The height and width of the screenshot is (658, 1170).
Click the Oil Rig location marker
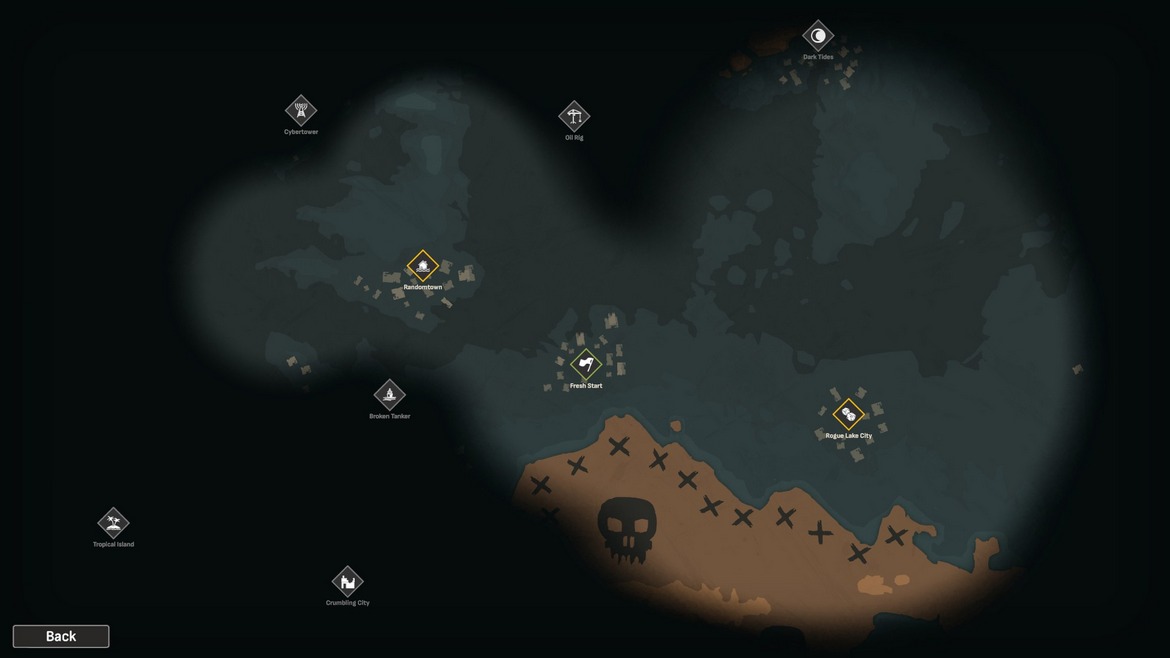pyautogui.click(x=574, y=116)
